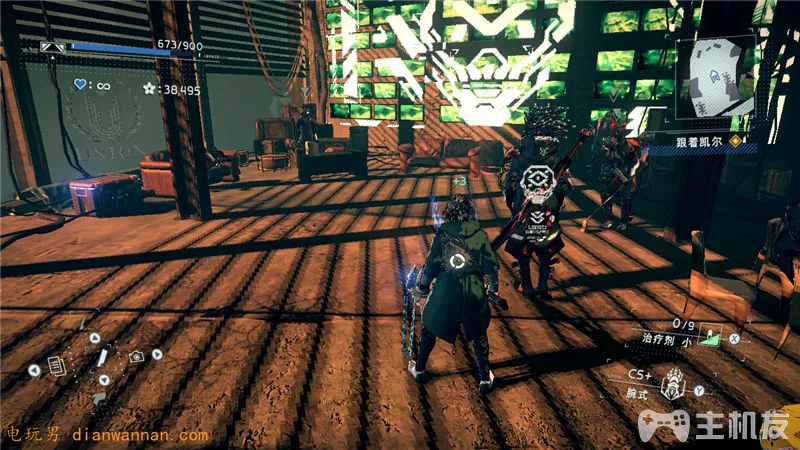Open the minimap
This screenshot has height=450, width=800.
pyautogui.click(x=715, y=81)
